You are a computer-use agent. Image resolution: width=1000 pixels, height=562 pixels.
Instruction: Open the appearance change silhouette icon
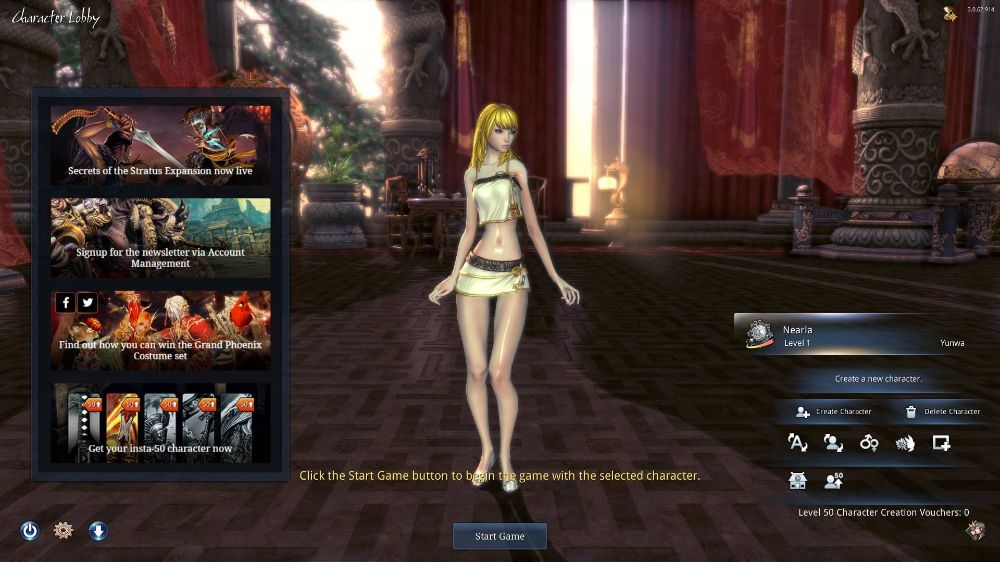[x=833, y=443]
